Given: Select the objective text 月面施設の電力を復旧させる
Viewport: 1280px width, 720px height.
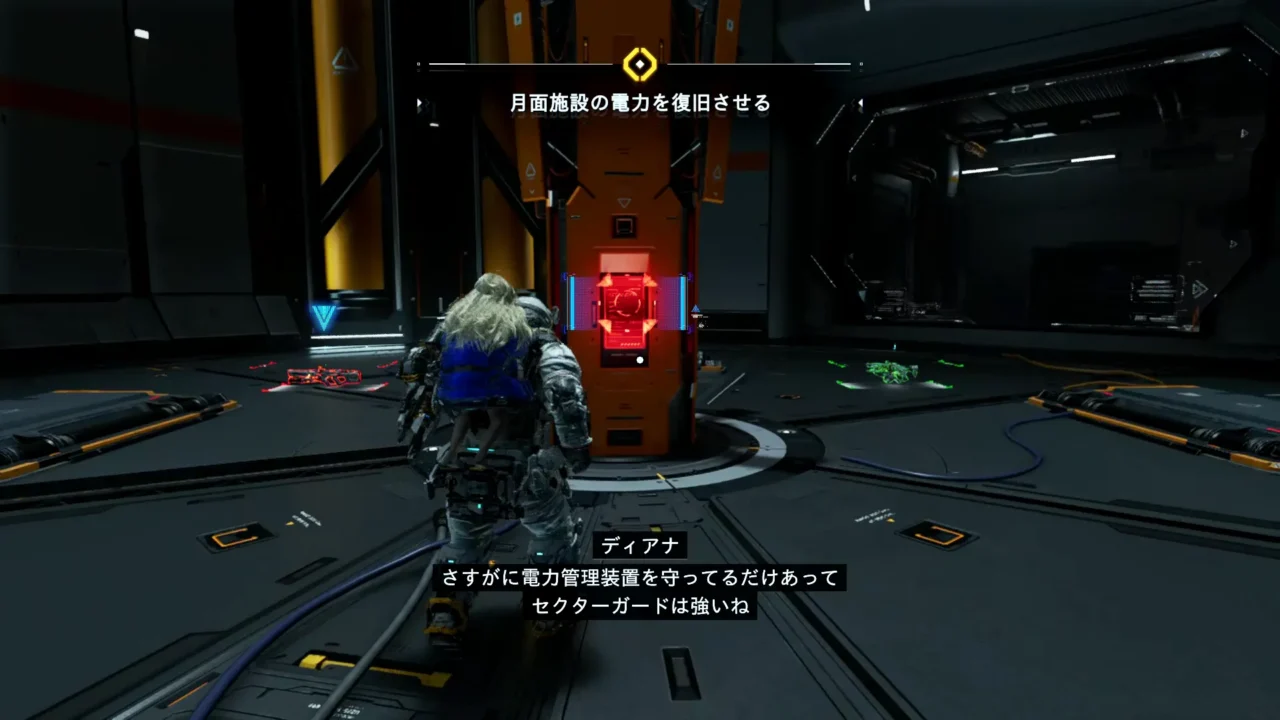Looking at the screenshot, I should pos(640,102).
